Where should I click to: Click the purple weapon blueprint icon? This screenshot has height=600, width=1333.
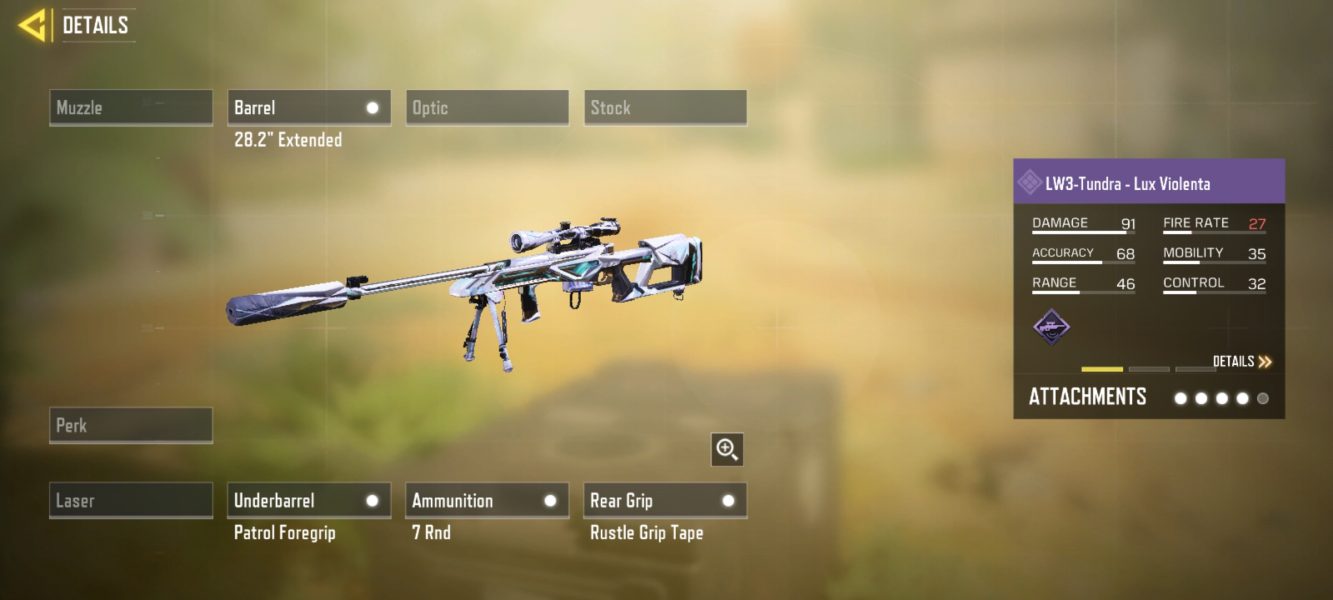pyautogui.click(x=1051, y=327)
